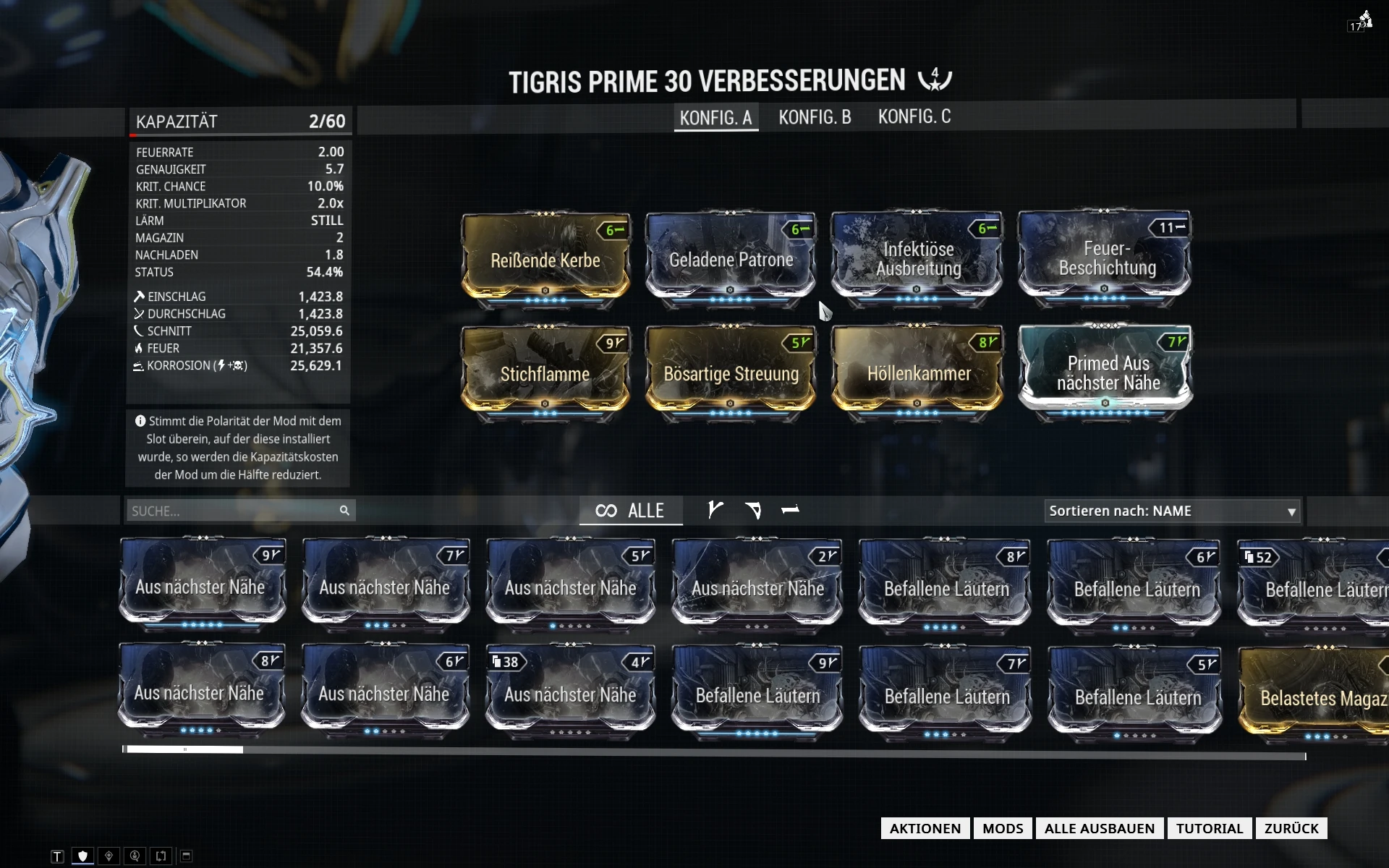
Task: Switch to KONFIG. B tab
Action: [815, 117]
